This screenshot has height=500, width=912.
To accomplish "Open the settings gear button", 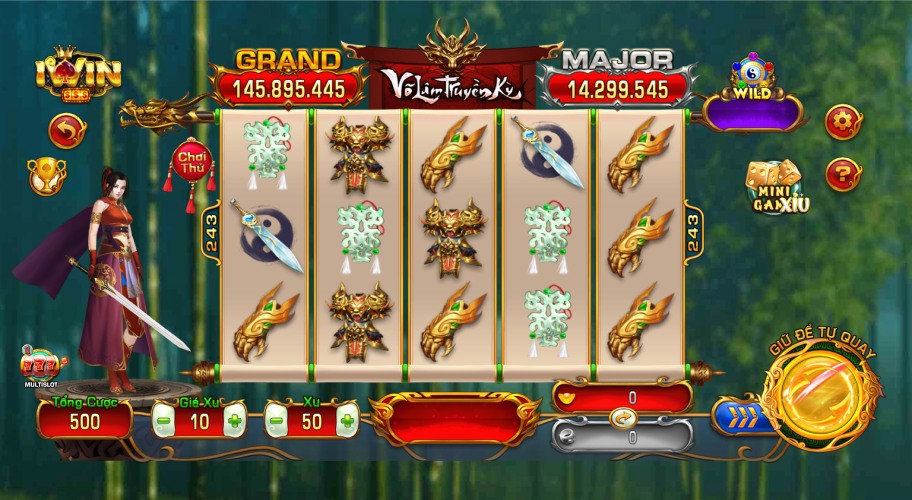I will [x=843, y=122].
